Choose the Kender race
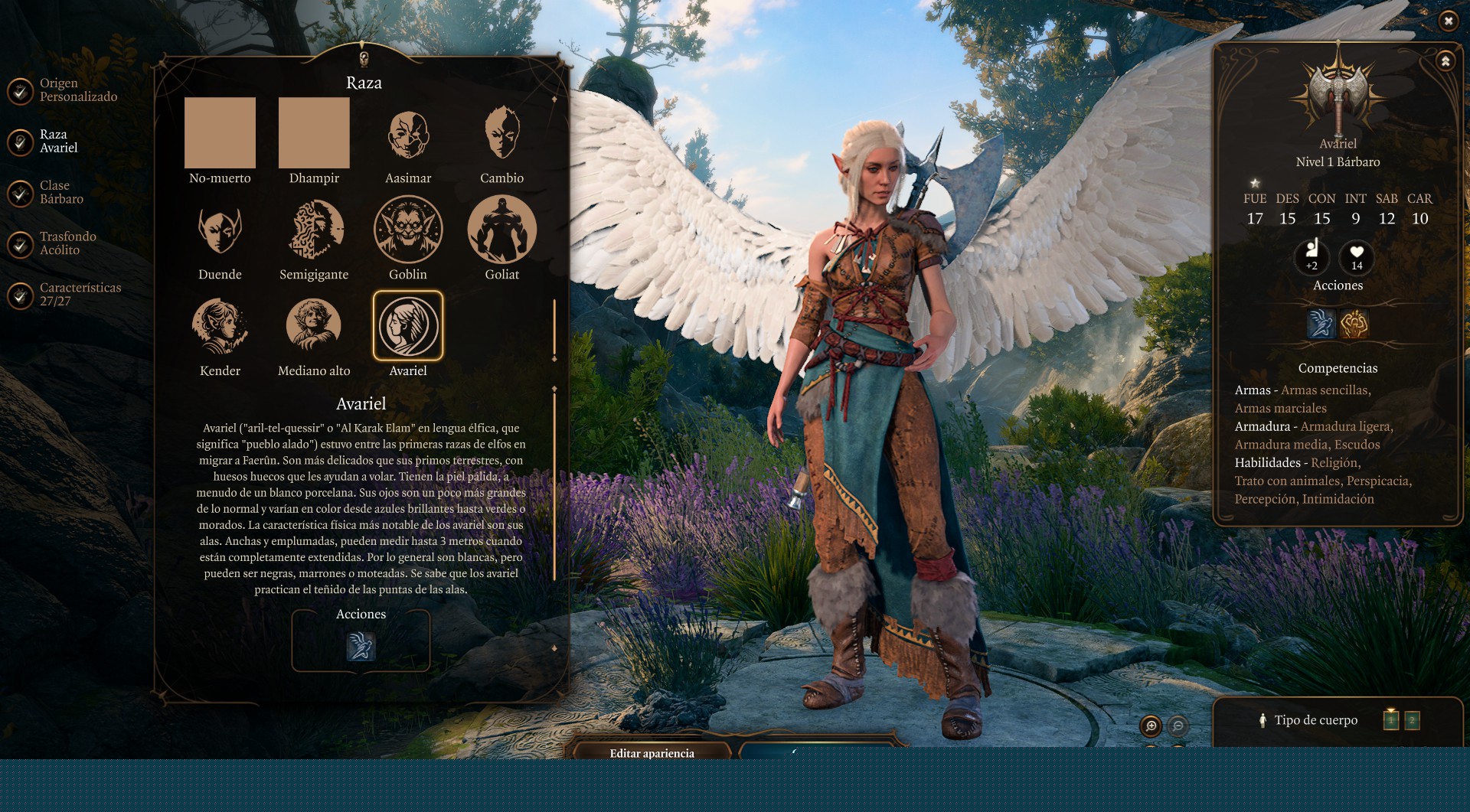The width and height of the screenshot is (1470, 812). pyautogui.click(x=220, y=326)
